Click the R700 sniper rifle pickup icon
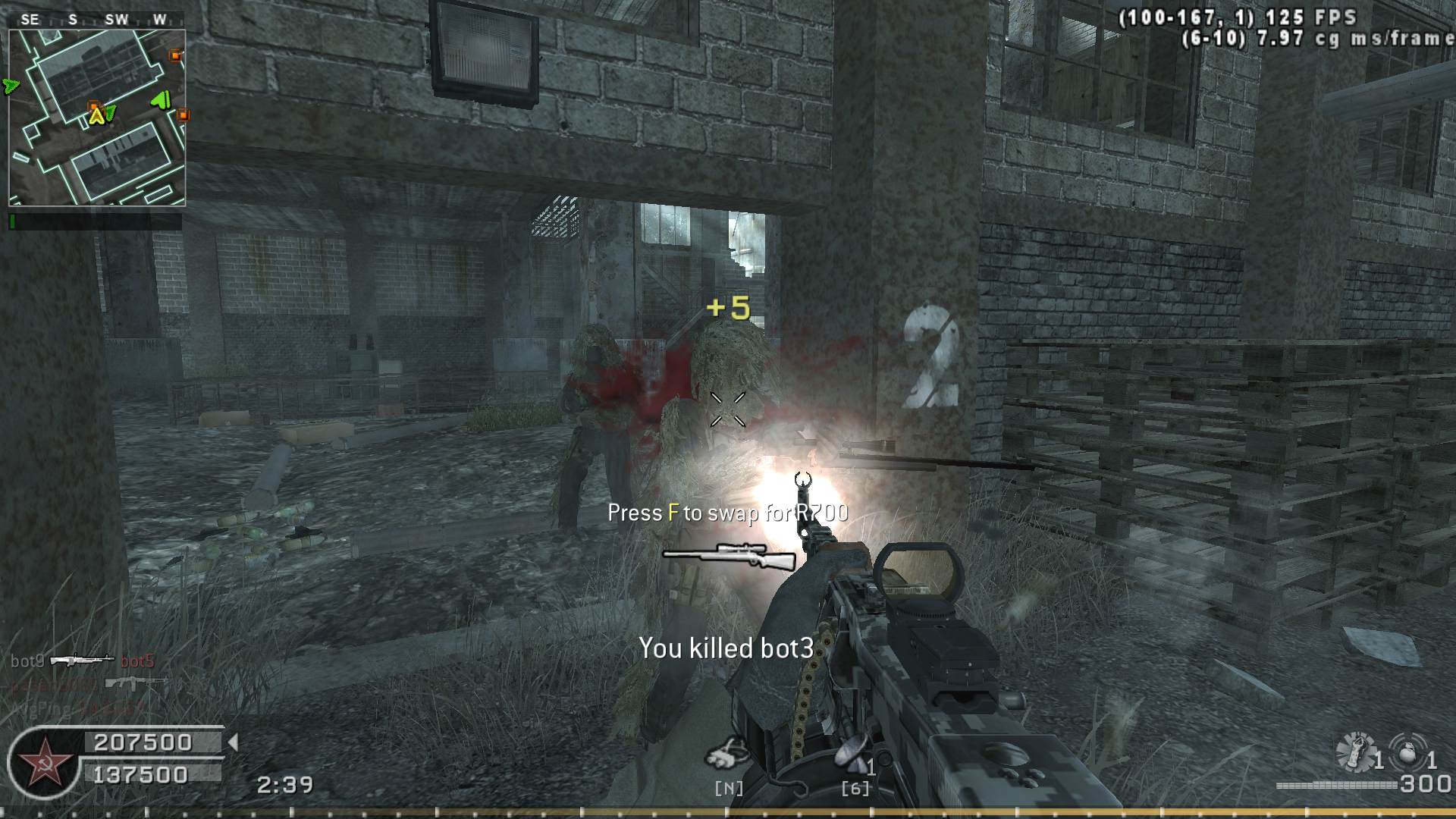Viewport: 1456px width, 819px height. pyautogui.click(x=730, y=556)
